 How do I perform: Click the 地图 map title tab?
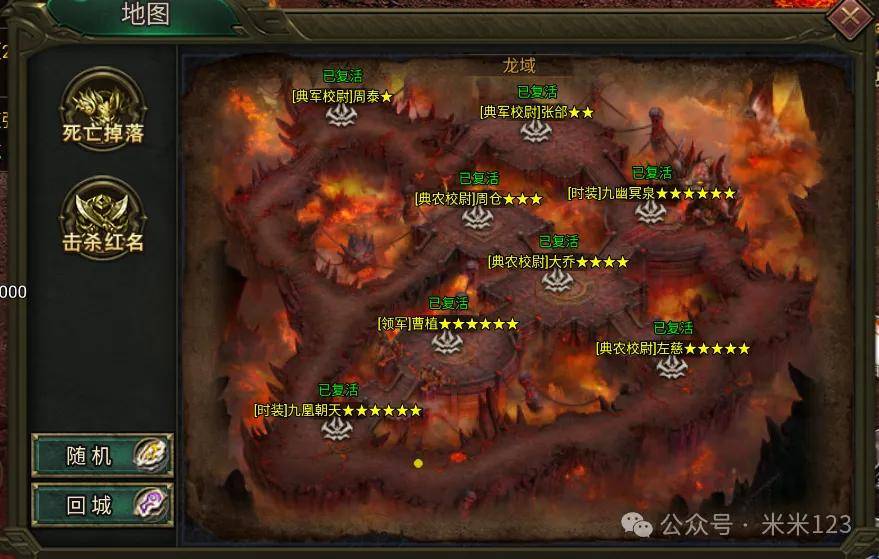point(146,13)
